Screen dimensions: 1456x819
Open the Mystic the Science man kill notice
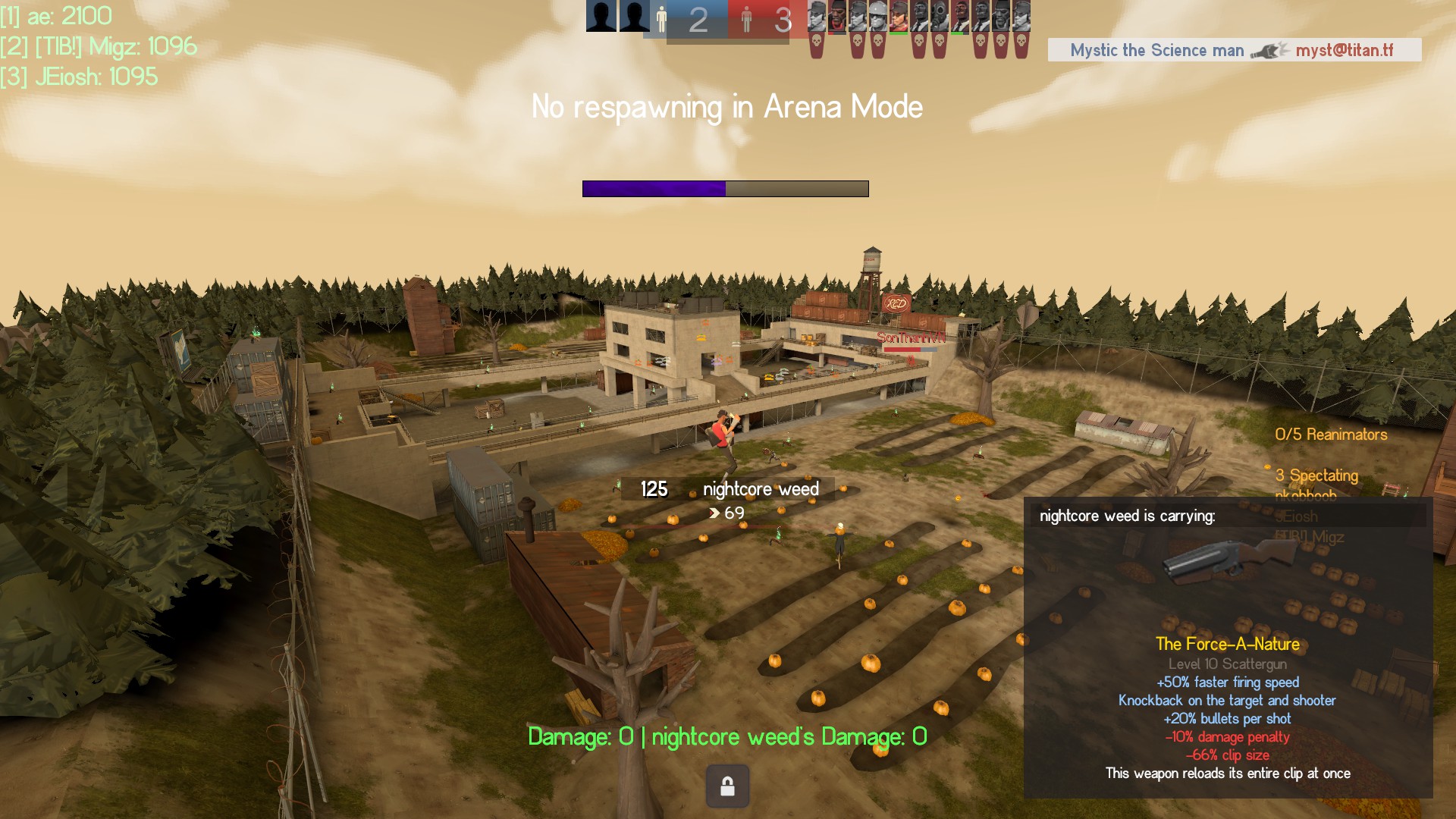coord(1234,50)
